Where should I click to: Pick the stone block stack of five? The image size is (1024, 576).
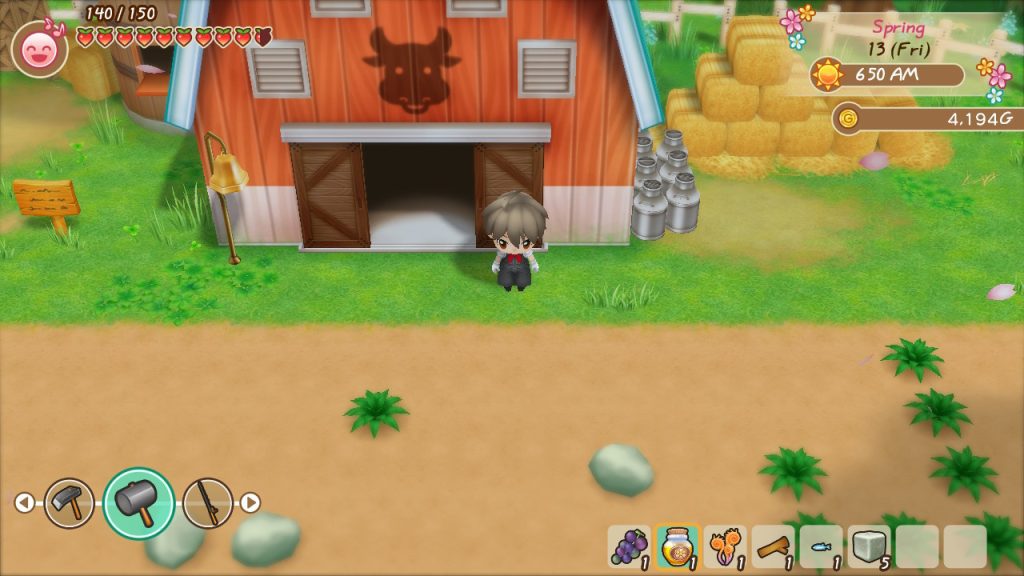tap(869, 547)
